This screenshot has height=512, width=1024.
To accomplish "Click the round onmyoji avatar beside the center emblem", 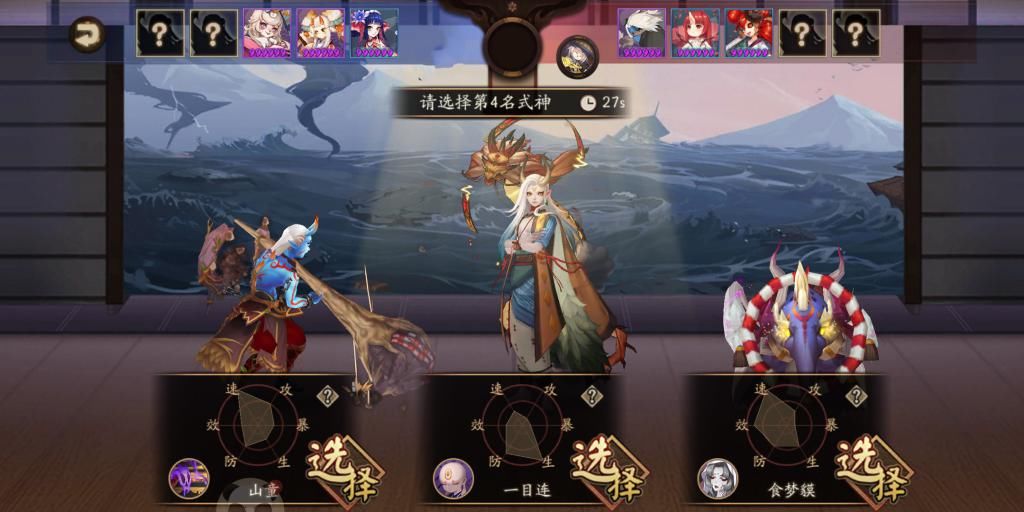I will point(575,55).
